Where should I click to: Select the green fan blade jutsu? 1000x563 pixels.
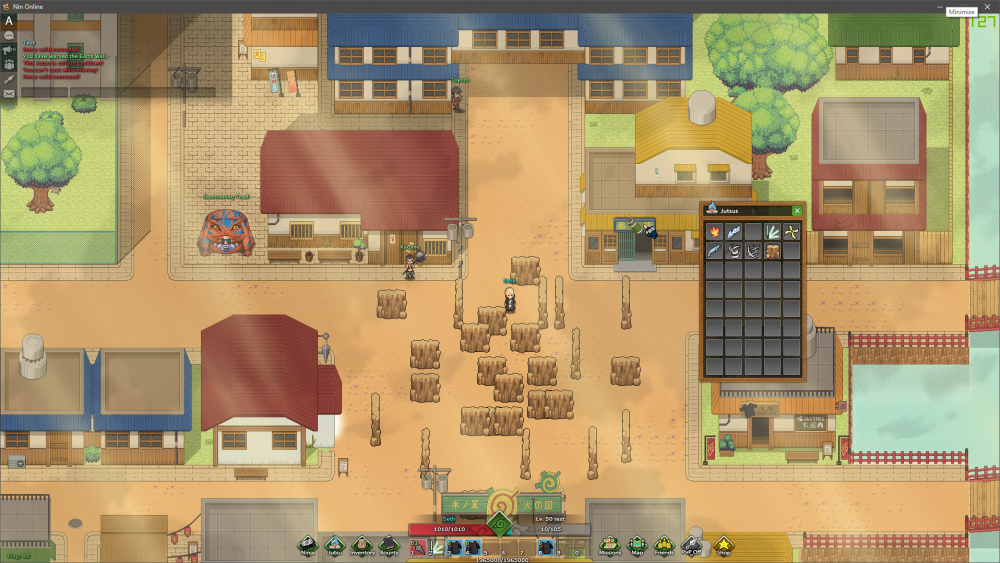coord(772,232)
